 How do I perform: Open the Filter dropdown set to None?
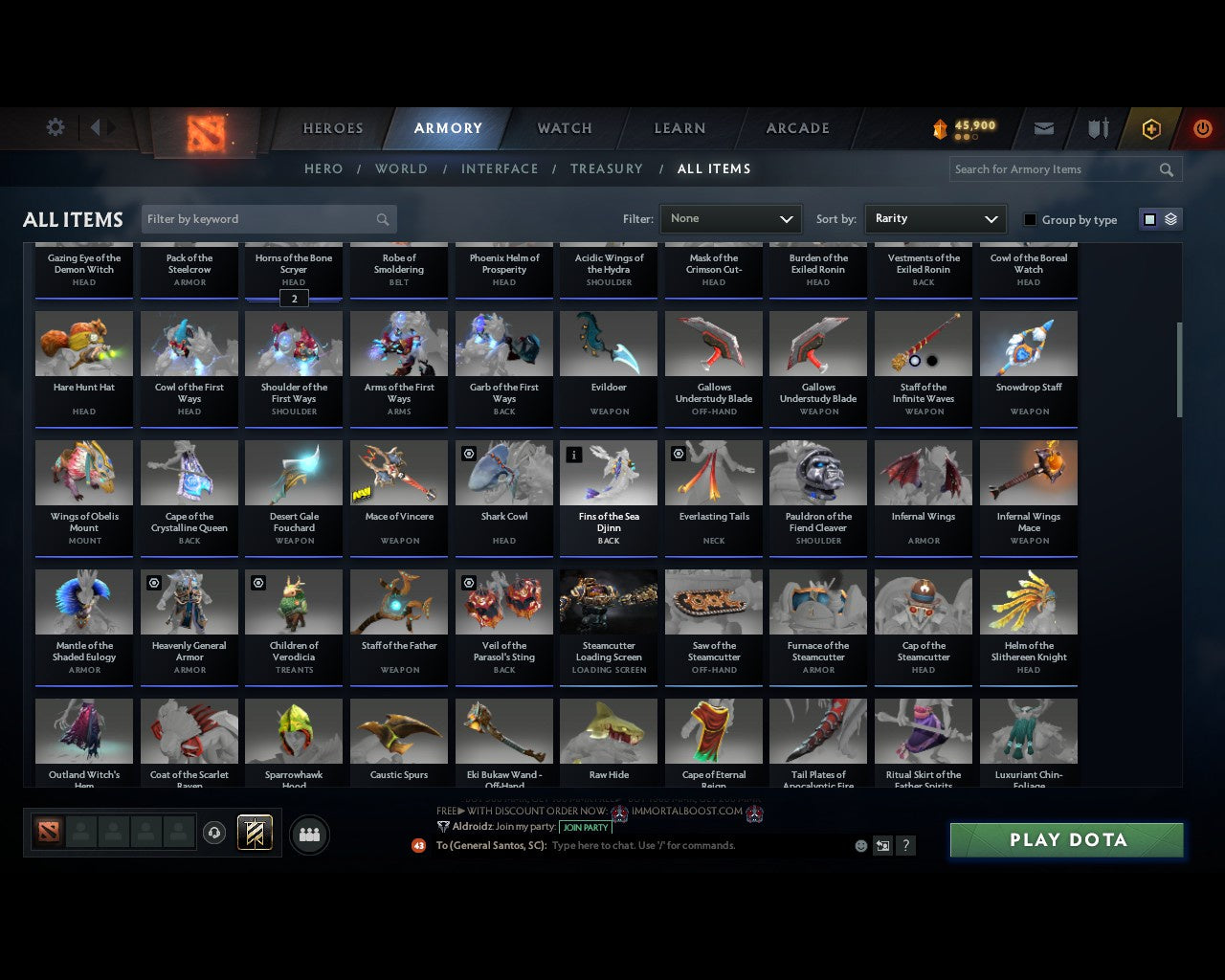(730, 218)
